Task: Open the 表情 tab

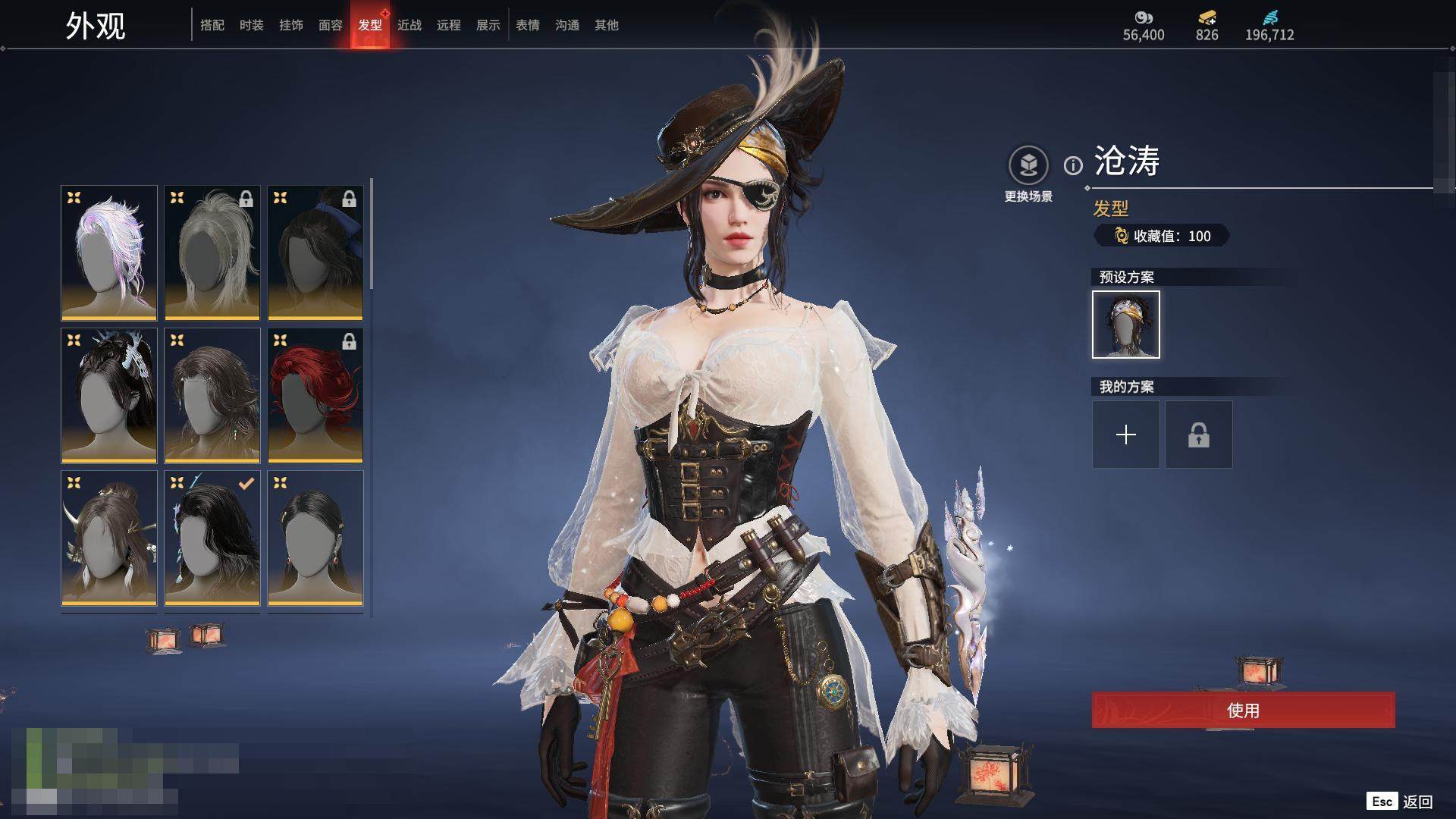Action: coord(528,25)
